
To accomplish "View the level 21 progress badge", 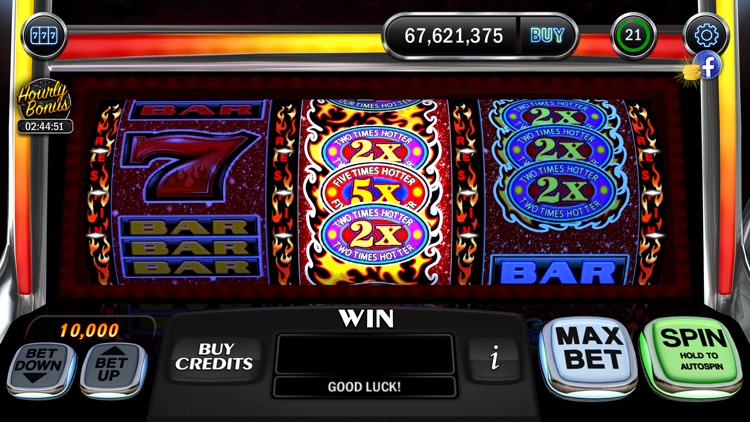I will pyautogui.click(x=633, y=36).
